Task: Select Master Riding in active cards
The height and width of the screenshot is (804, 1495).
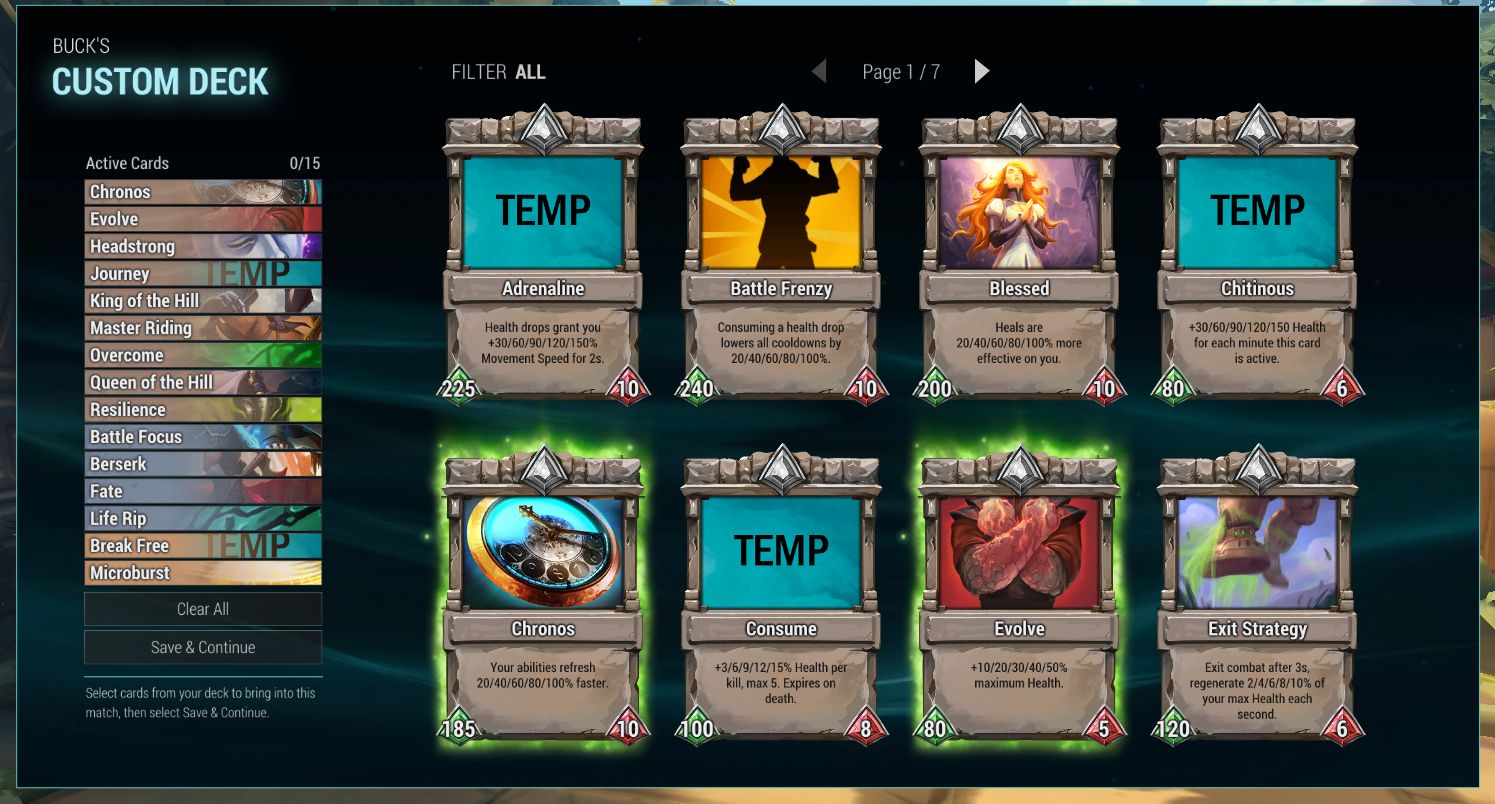Action: tap(203, 328)
